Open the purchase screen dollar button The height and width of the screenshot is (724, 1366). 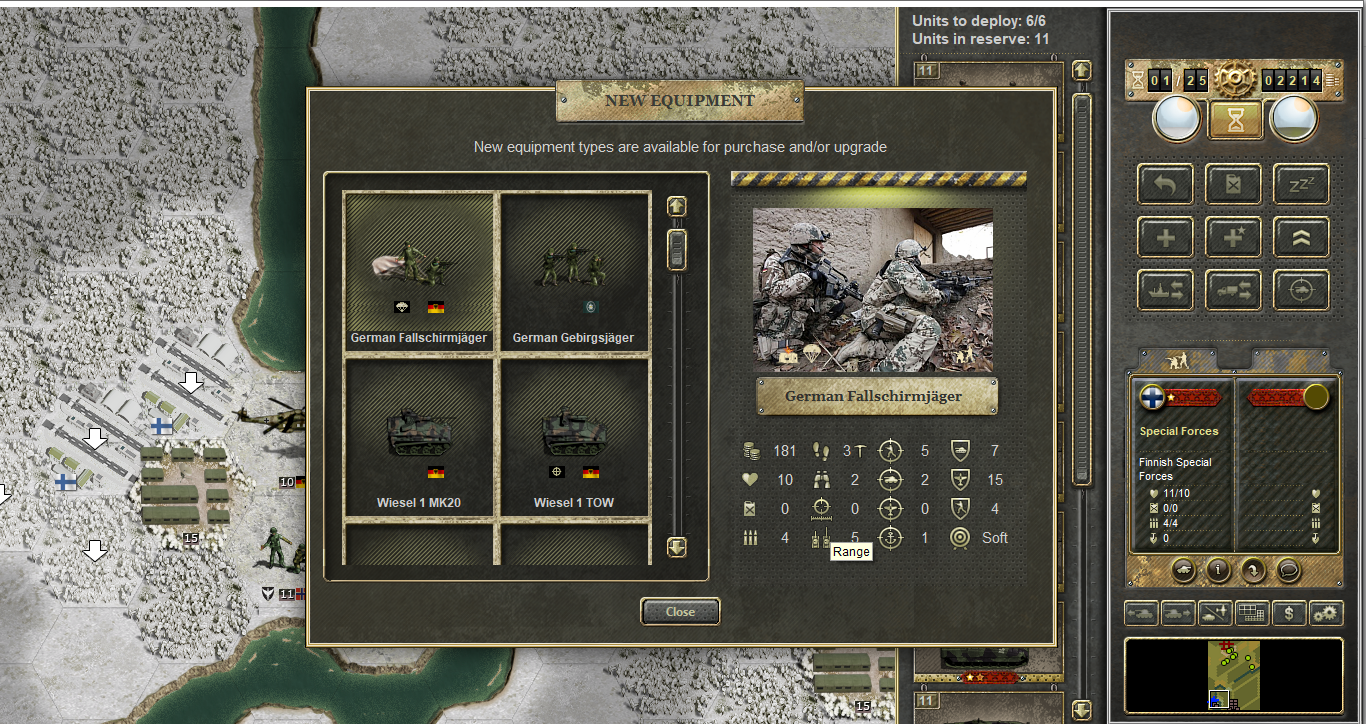[1290, 612]
